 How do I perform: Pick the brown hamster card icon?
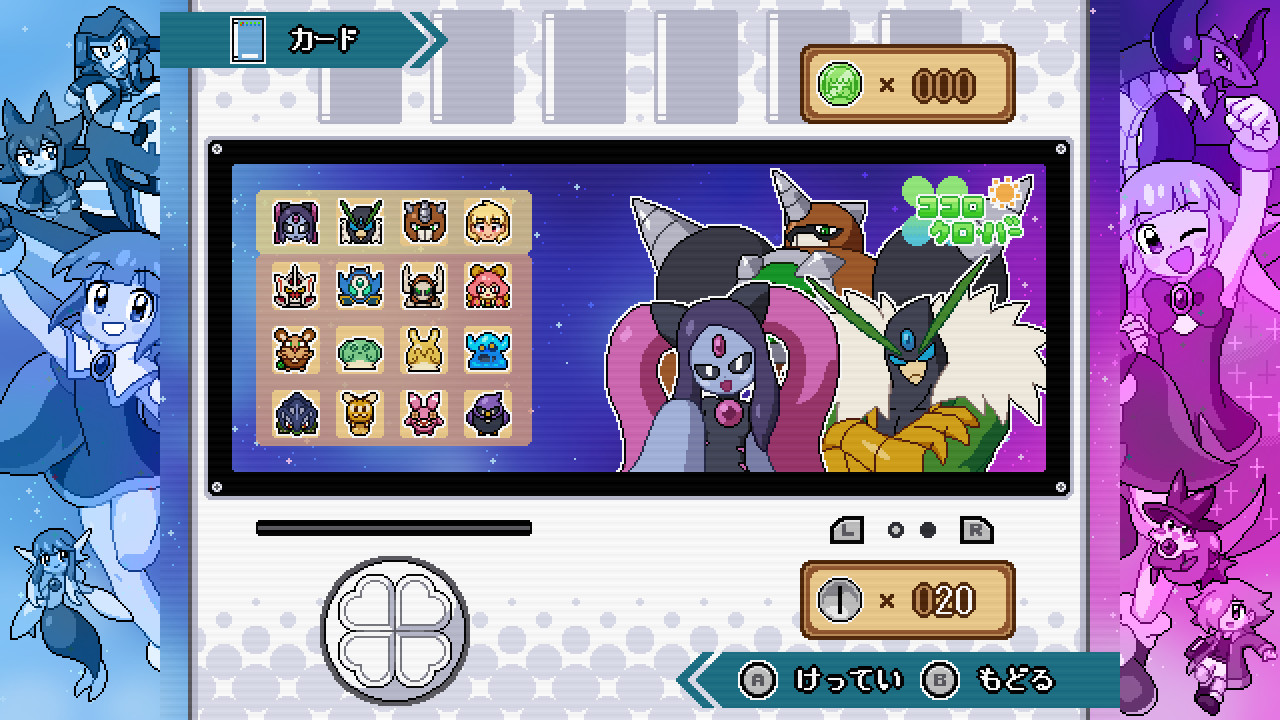(296, 350)
